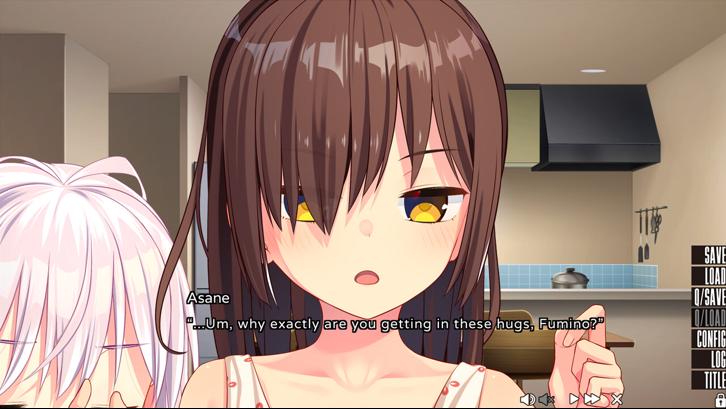This screenshot has width=726, height=409.
Task: Toggle the padlock icon
Action: (x=719, y=400)
